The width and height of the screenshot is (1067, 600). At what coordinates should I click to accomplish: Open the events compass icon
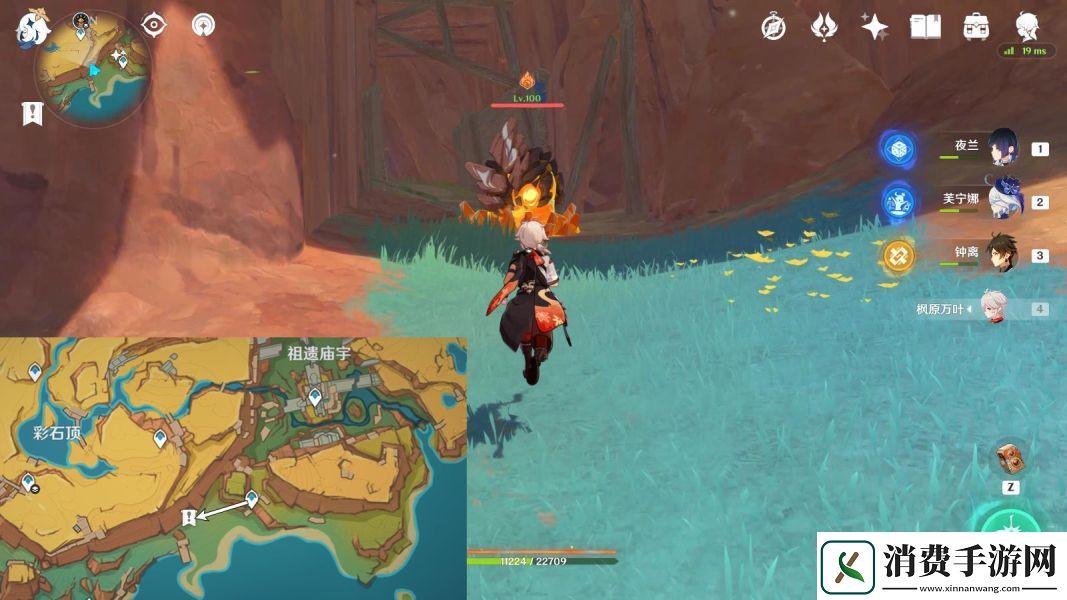[x=772, y=27]
